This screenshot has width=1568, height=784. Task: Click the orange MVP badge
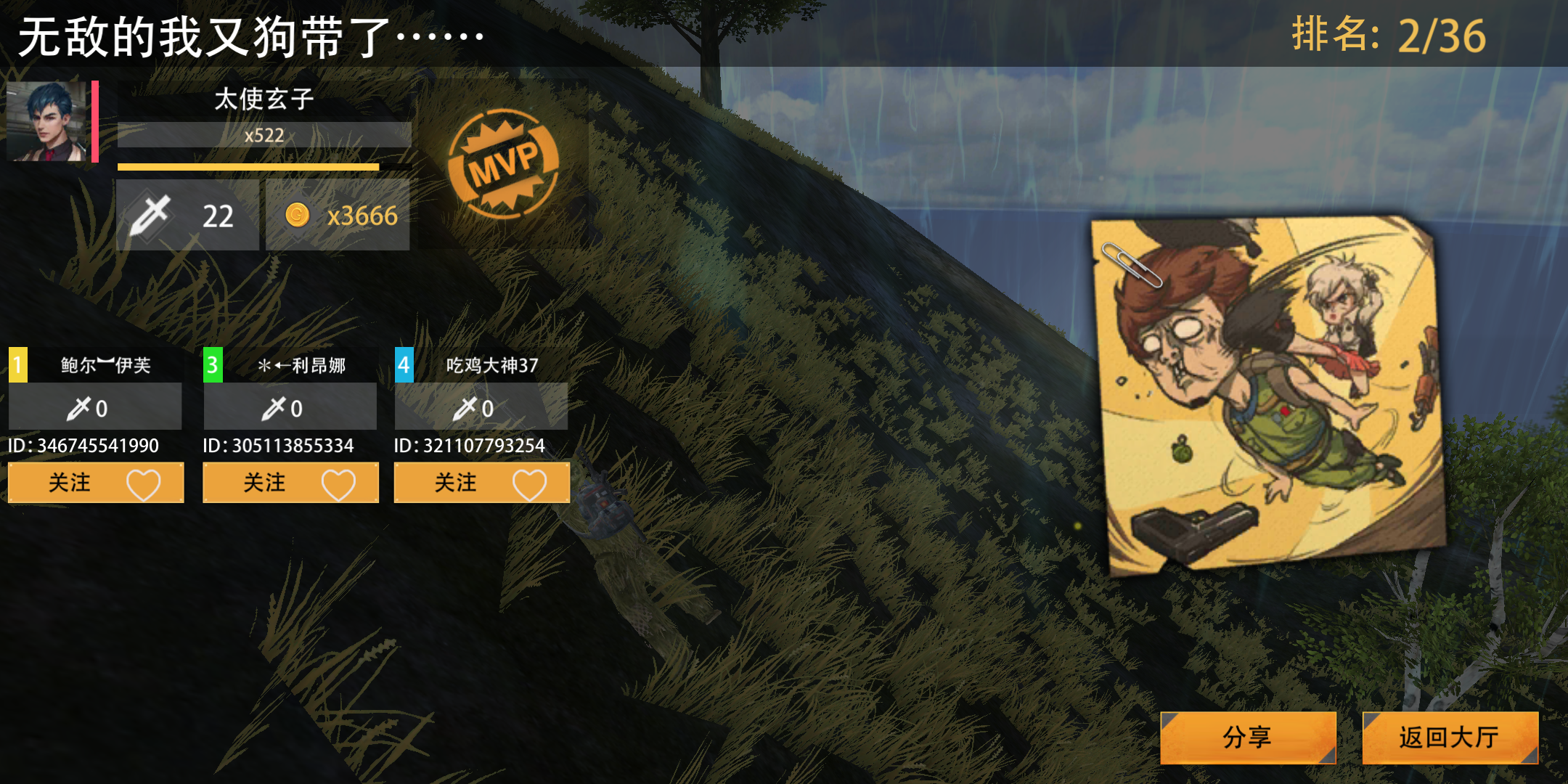(503, 163)
